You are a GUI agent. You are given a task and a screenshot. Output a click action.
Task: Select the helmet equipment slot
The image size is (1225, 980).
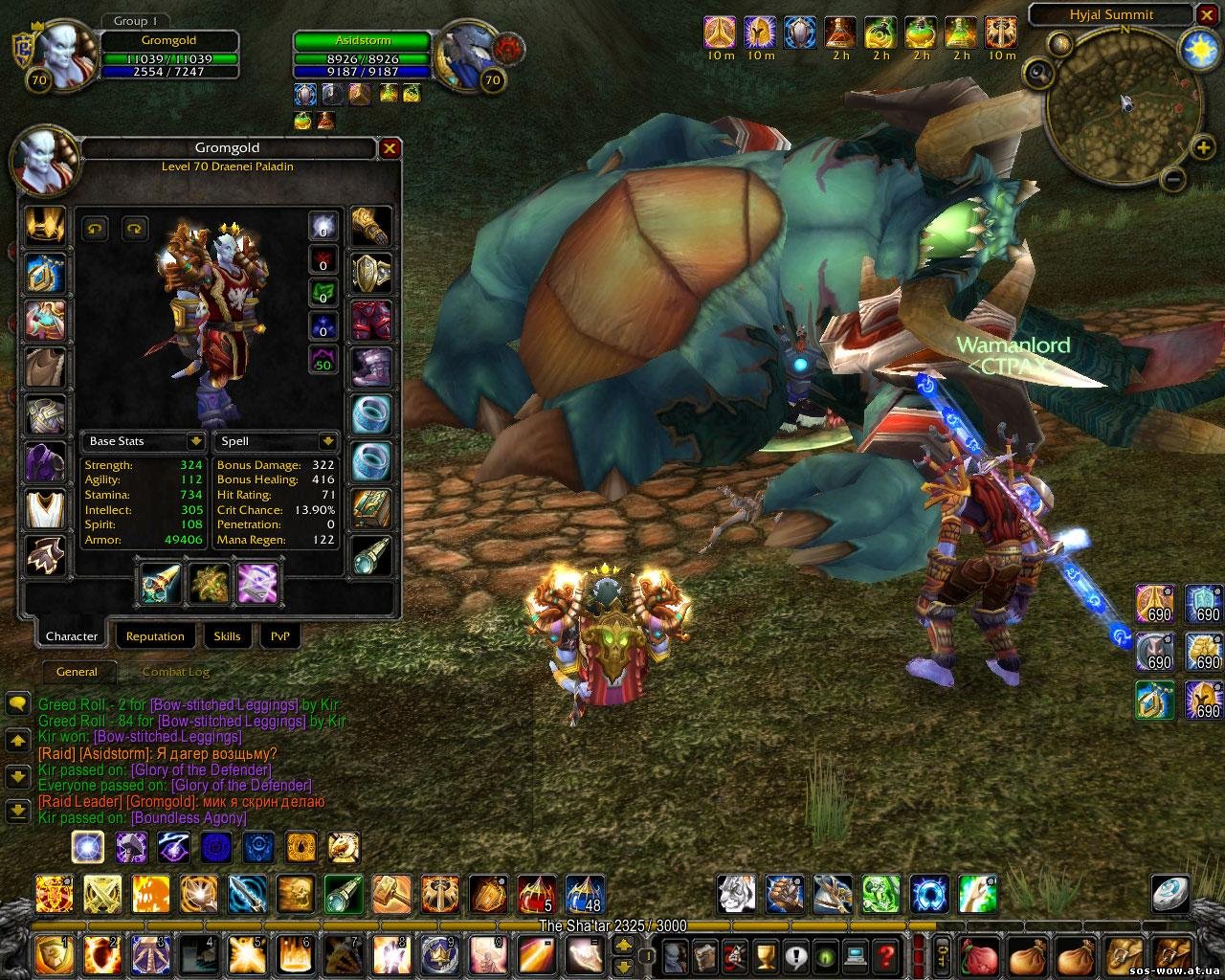(x=45, y=226)
